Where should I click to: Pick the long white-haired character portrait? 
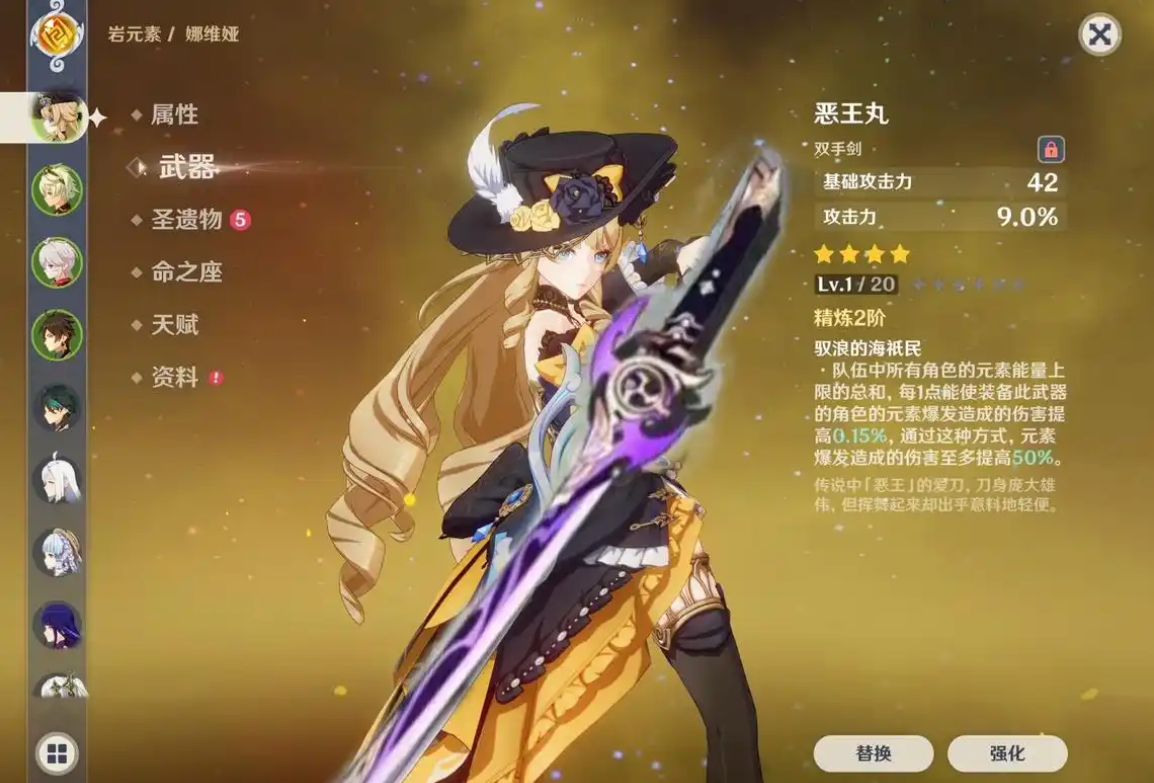(56, 480)
